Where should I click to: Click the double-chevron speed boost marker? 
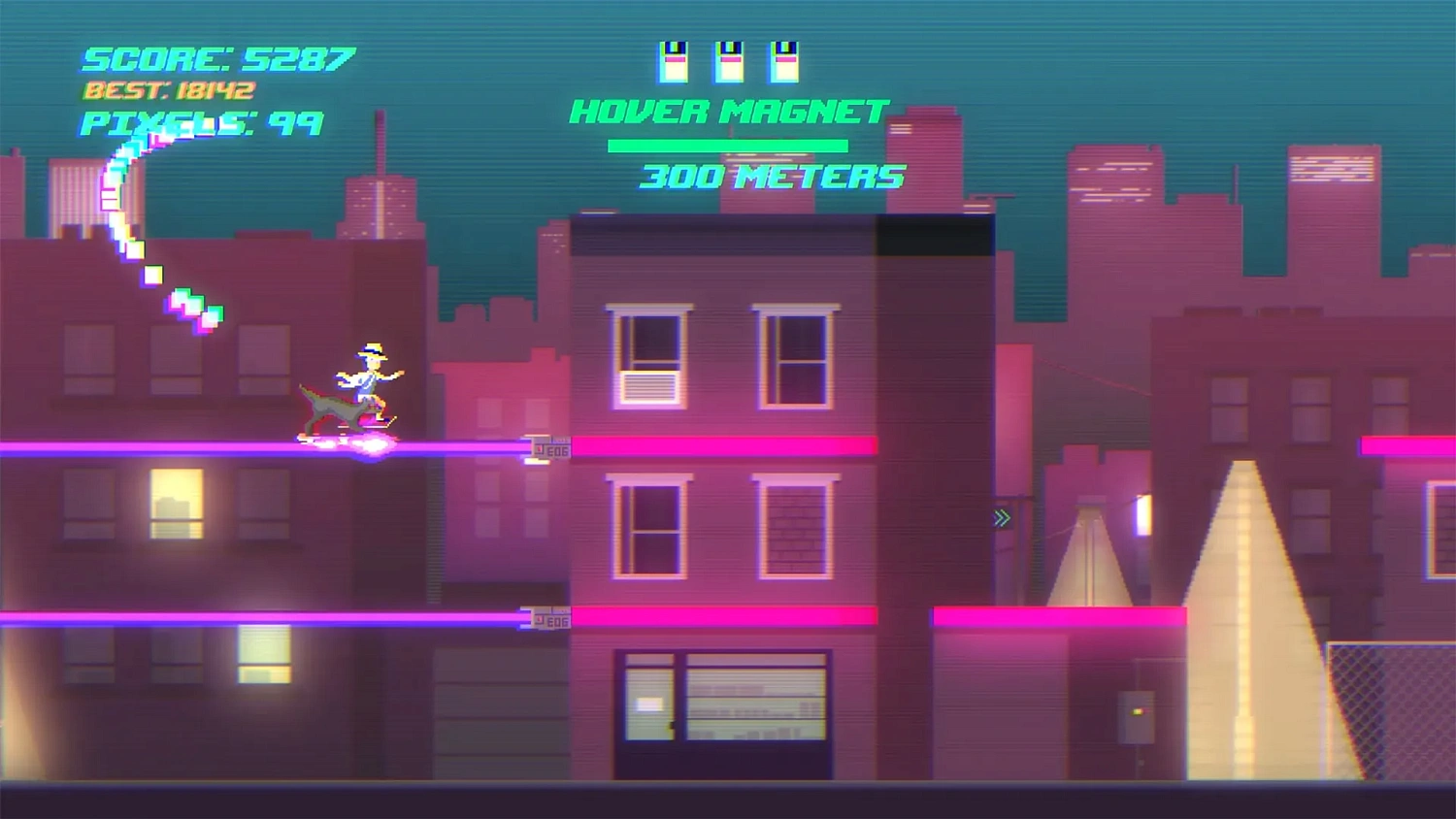pos(999,519)
